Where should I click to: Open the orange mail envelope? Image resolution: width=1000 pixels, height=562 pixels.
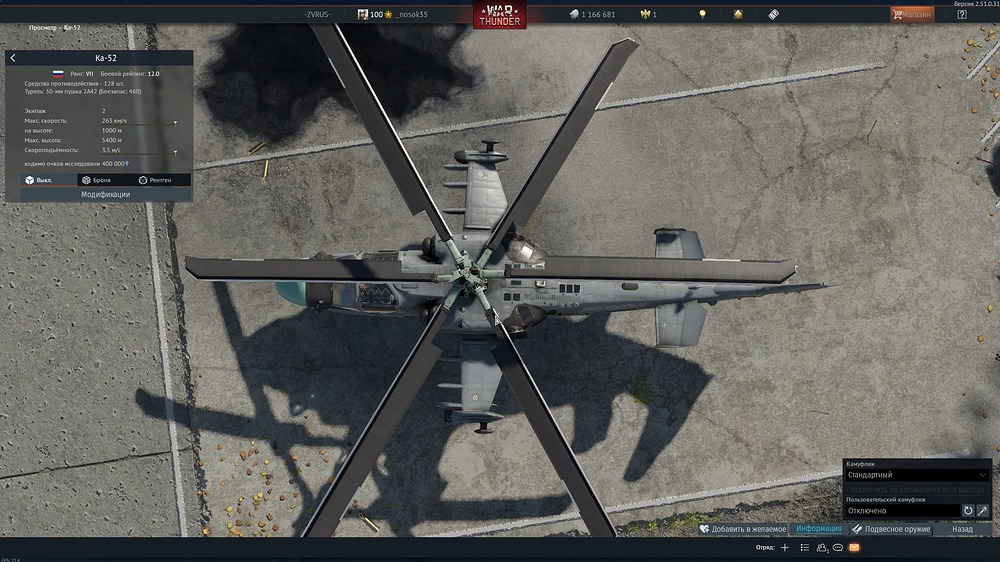(854, 548)
